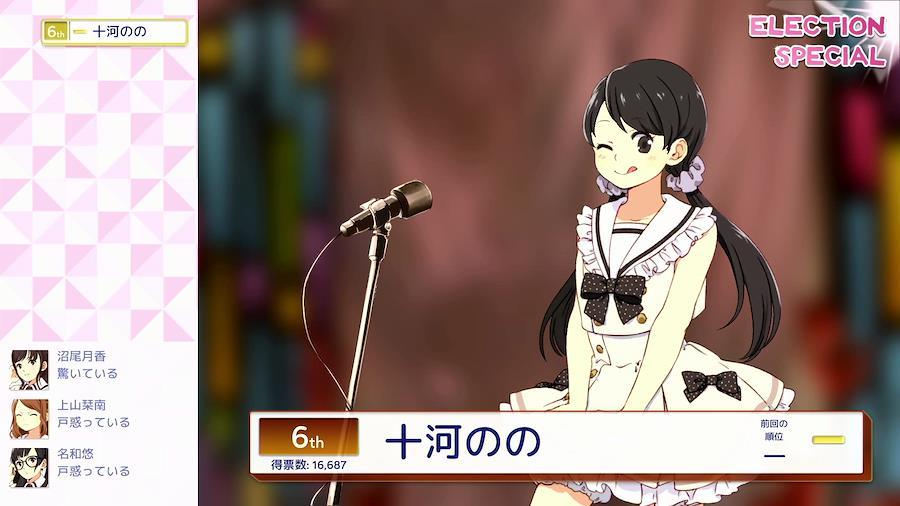Viewport: 900px width, 506px height.
Task: Choose 名和悠's portrait with glasses
Action: [x=29, y=465]
